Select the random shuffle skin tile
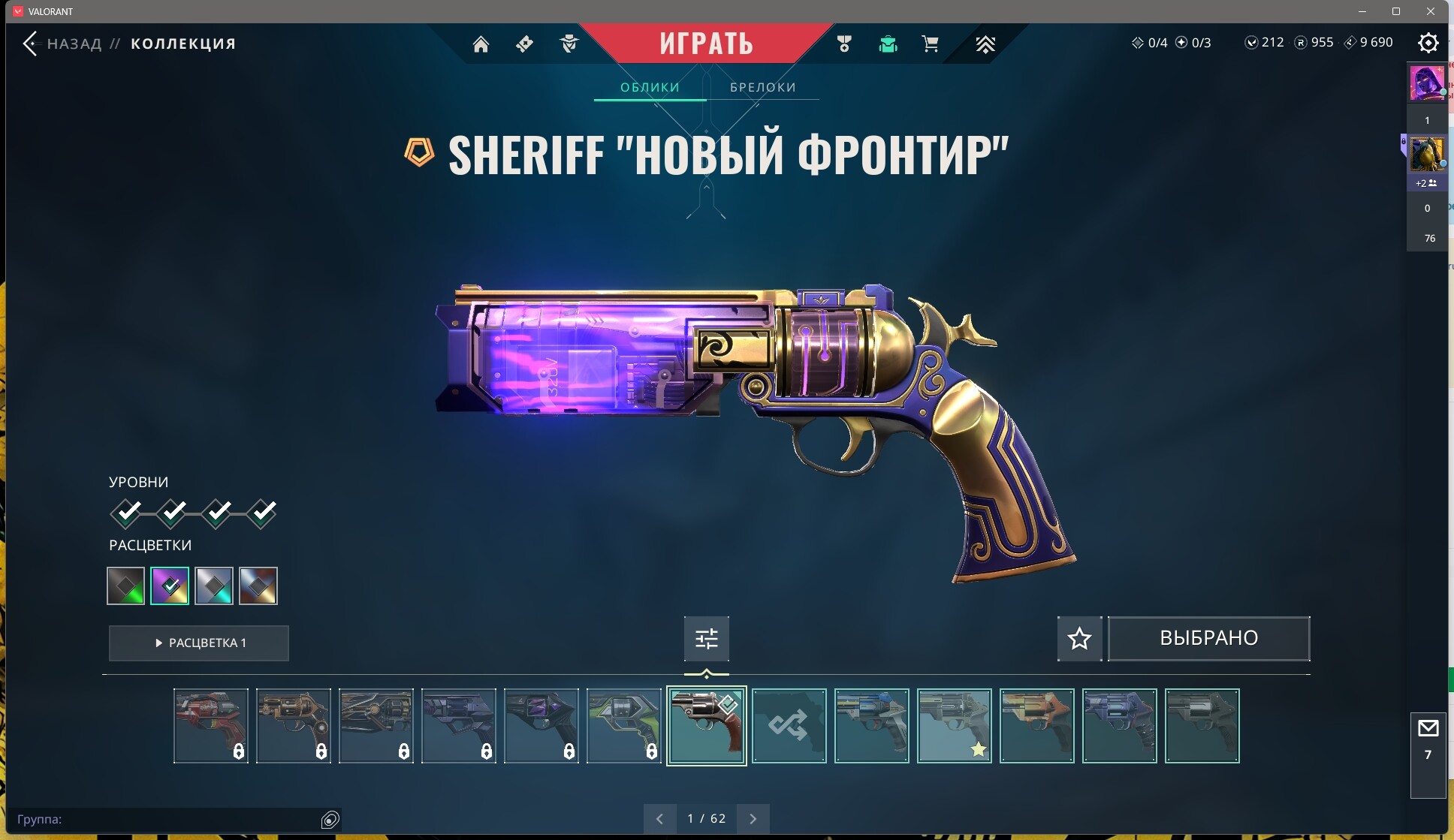The height and width of the screenshot is (840, 1454). (x=789, y=726)
